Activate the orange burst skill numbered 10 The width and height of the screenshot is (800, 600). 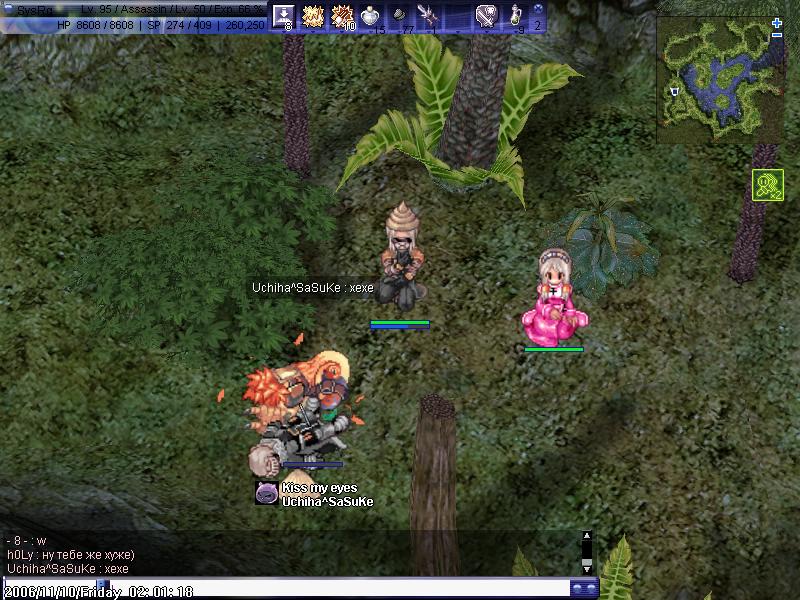[343, 16]
